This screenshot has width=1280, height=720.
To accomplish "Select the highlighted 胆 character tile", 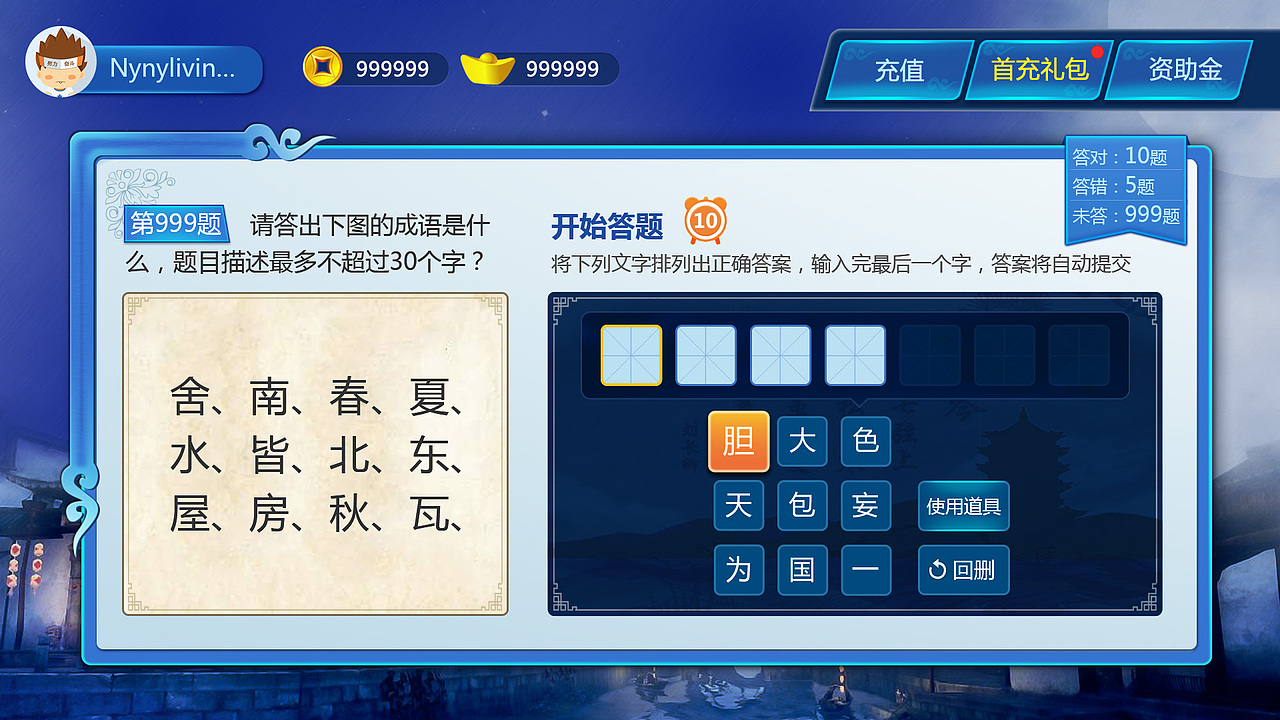I will [x=739, y=442].
